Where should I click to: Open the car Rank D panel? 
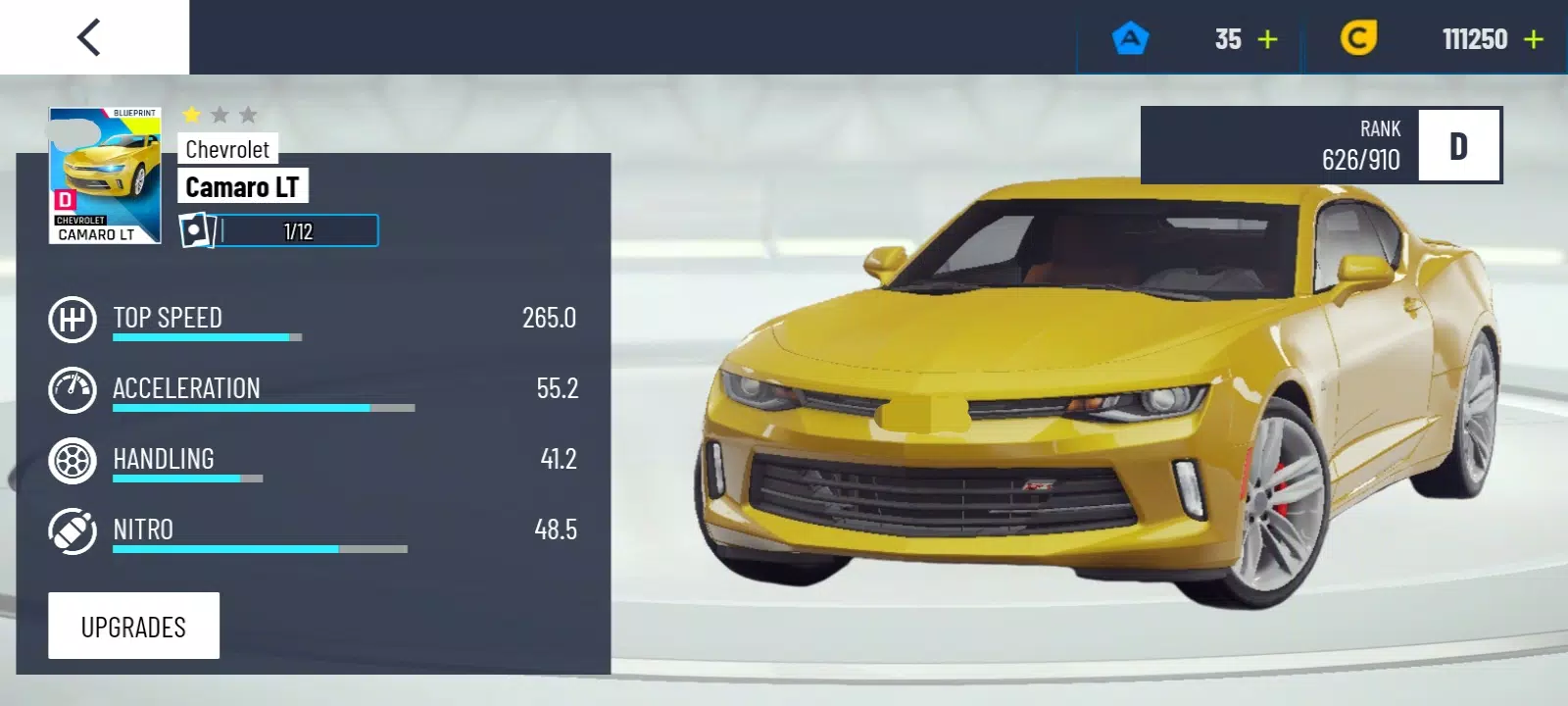point(1320,145)
